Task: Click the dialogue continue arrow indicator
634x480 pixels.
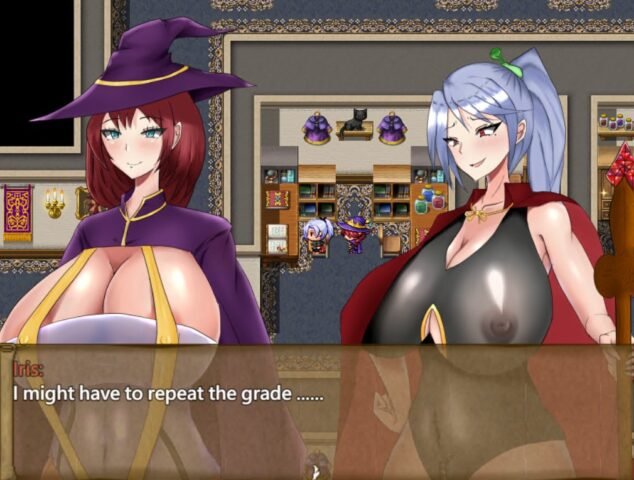Action: tap(316, 471)
